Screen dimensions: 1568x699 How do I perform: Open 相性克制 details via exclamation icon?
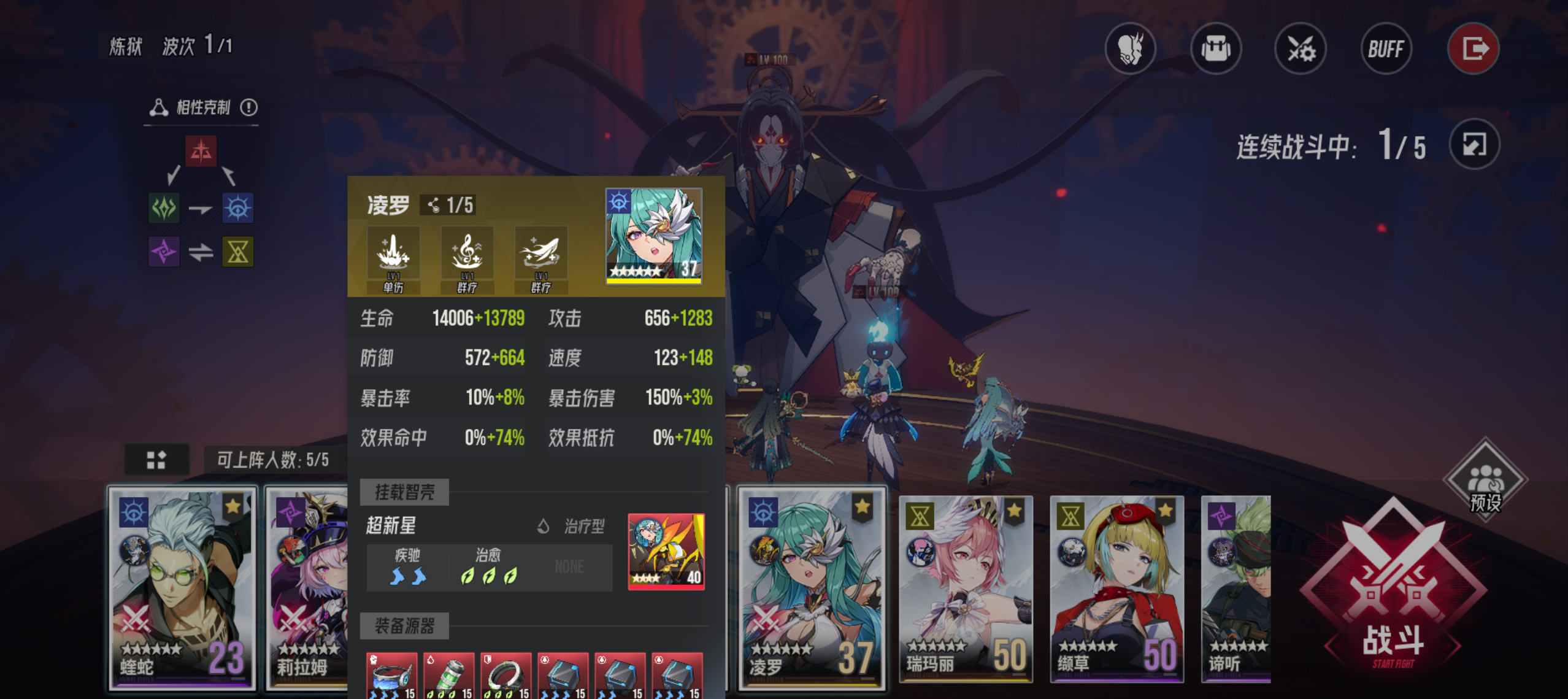[x=249, y=106]
